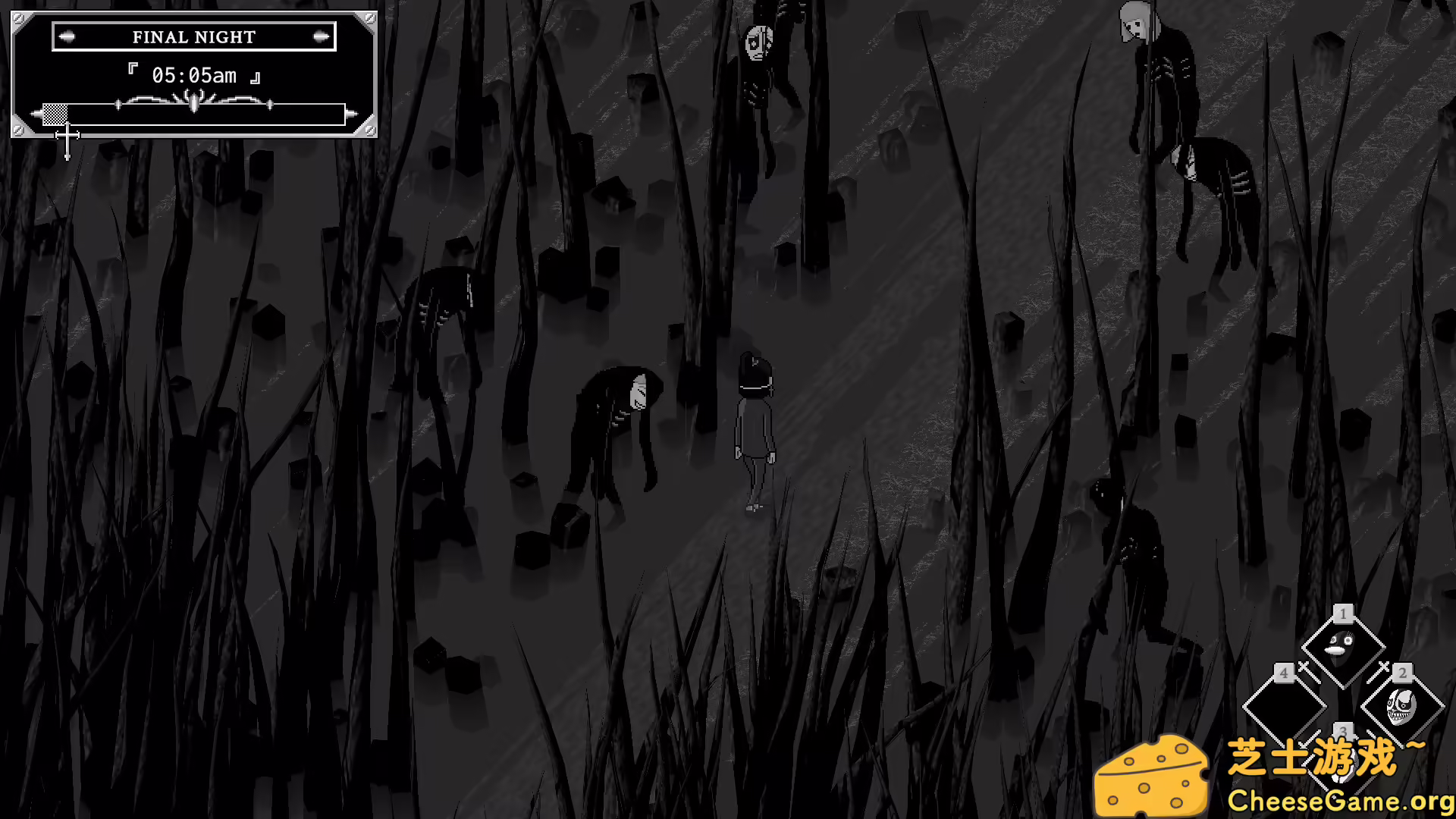Click the checkered handle on the progress bar
Viewport: 1456px width, 819px height.
(55, 114)
